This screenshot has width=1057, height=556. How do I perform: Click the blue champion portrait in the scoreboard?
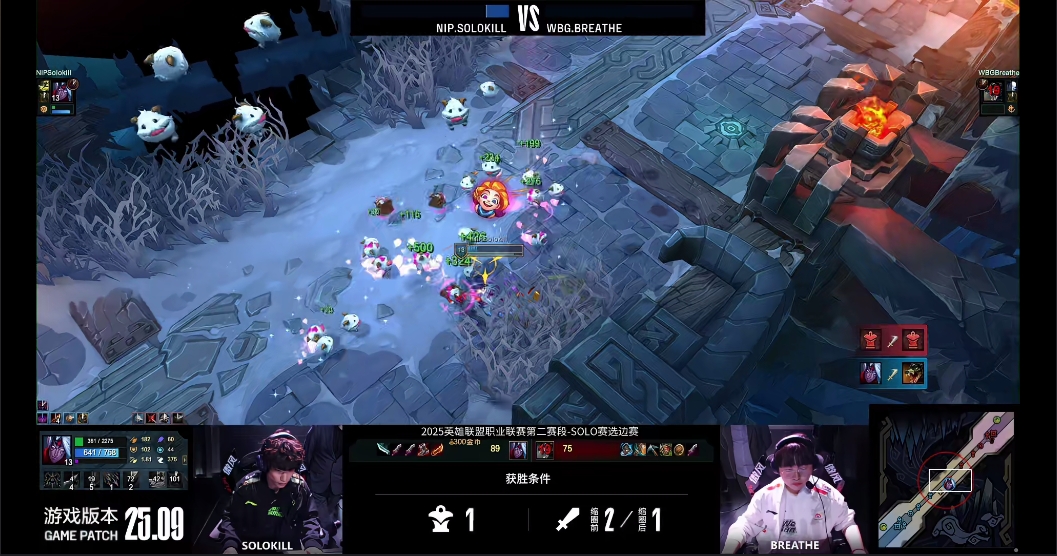518,450
